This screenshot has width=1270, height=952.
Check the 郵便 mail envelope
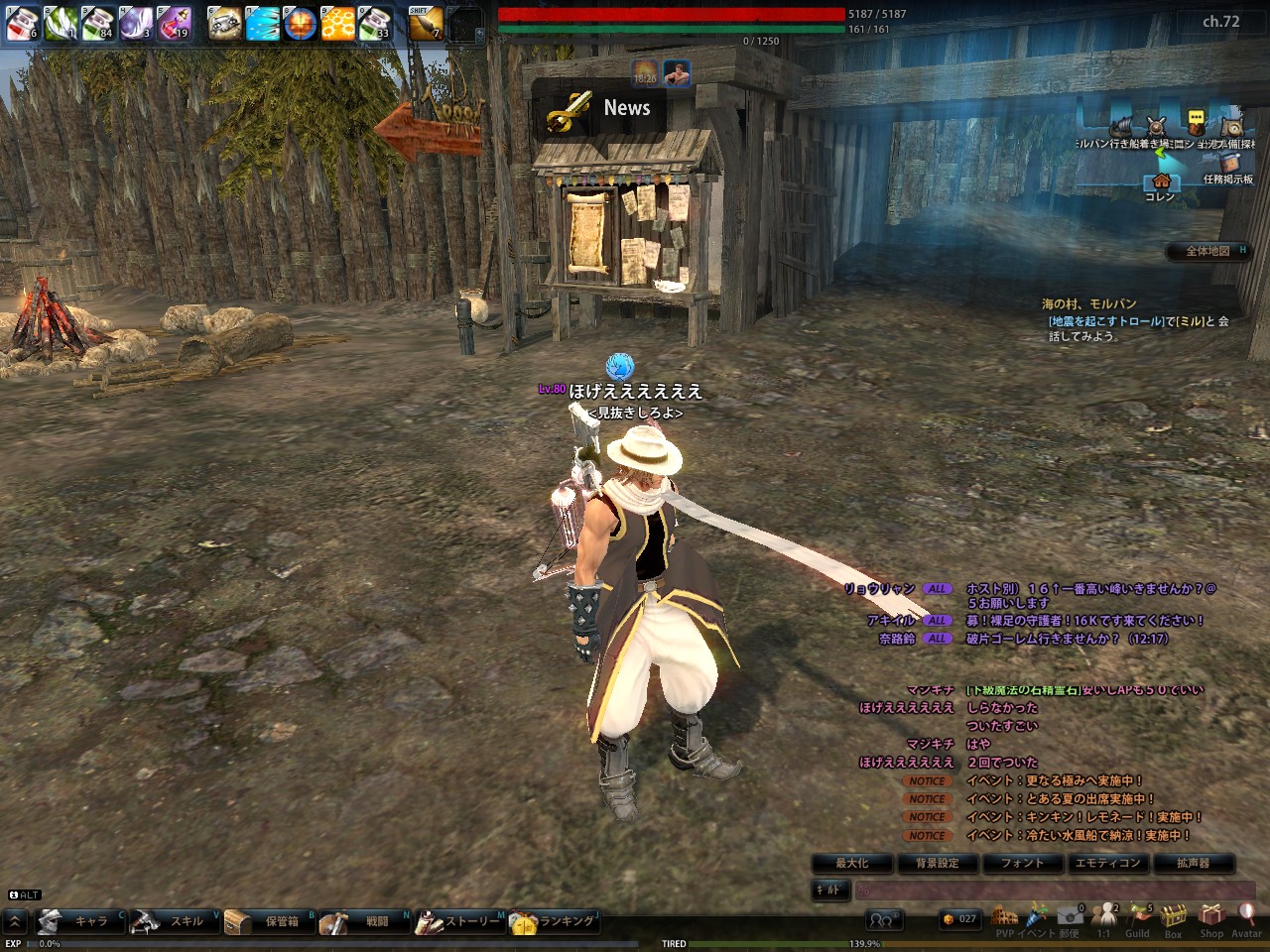(x=1070, y=918)
